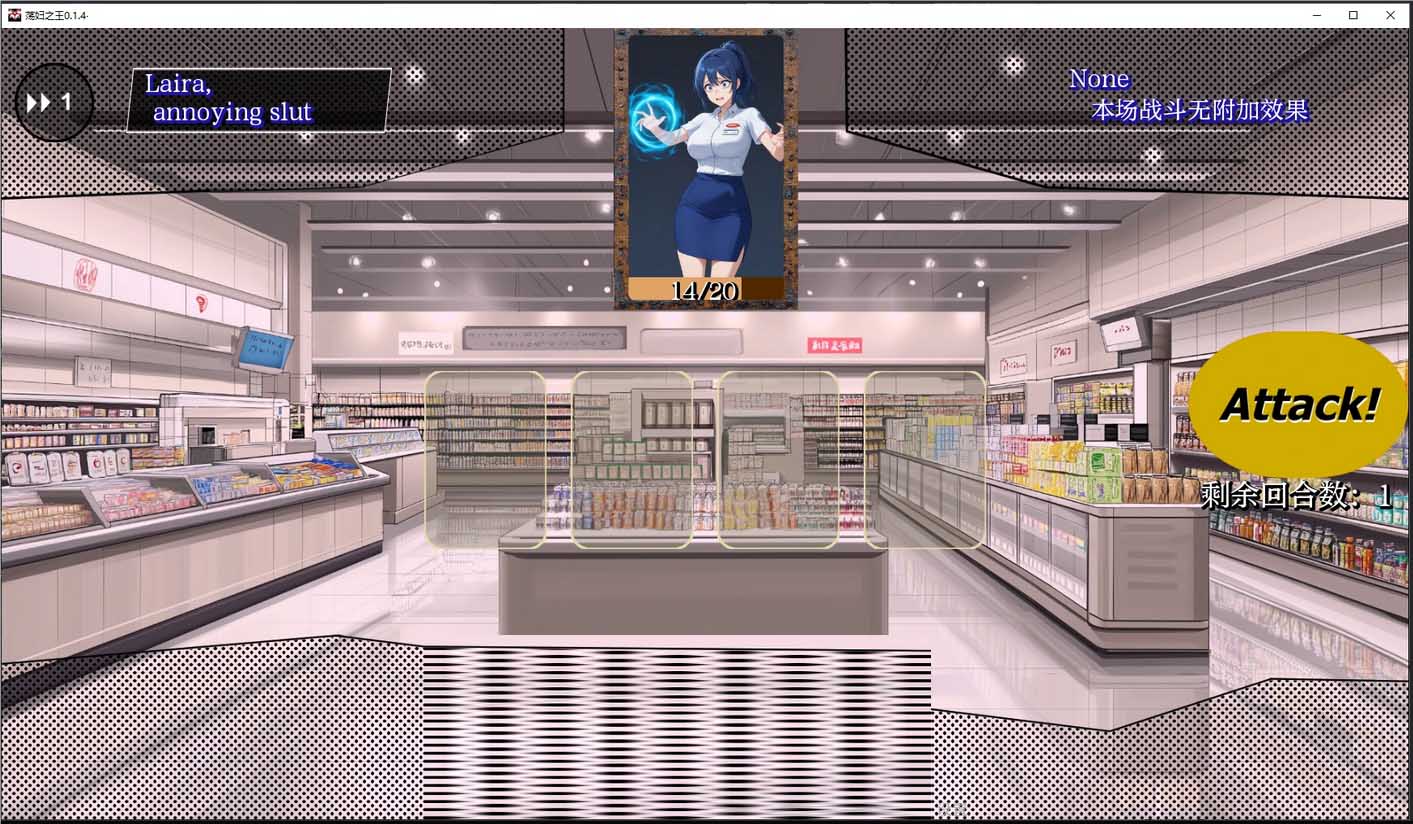1413x824 pixels.
Task: Click the game's title bar application icon
Action: 12,15
